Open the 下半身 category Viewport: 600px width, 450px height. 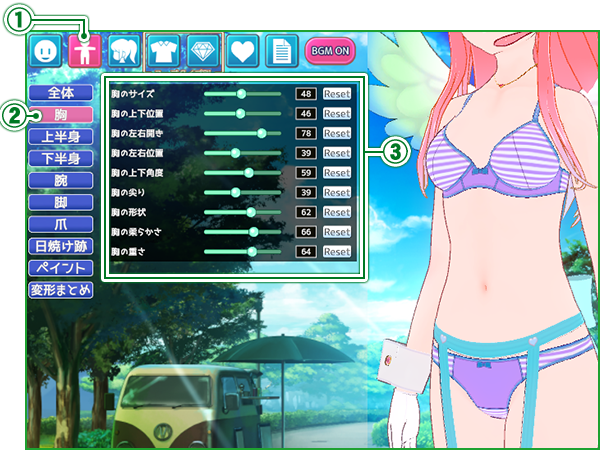[61, 158]
